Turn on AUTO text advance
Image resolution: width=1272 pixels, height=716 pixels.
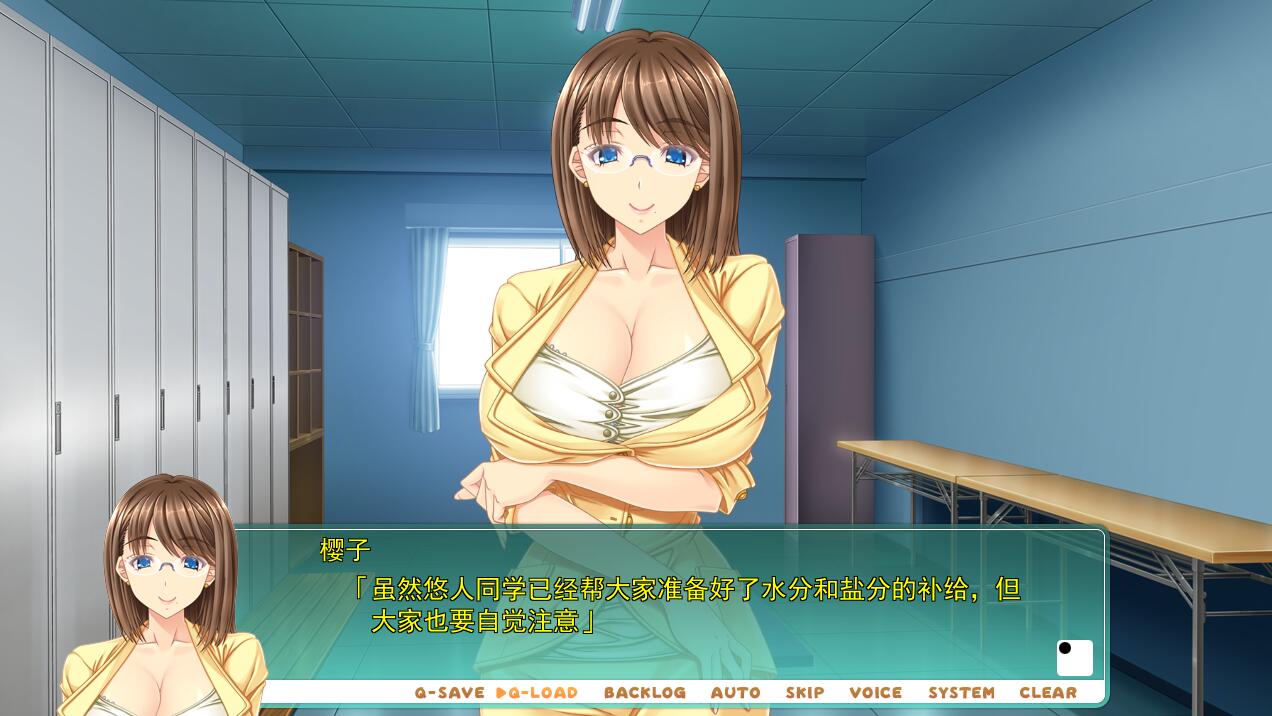click(735, 692)
